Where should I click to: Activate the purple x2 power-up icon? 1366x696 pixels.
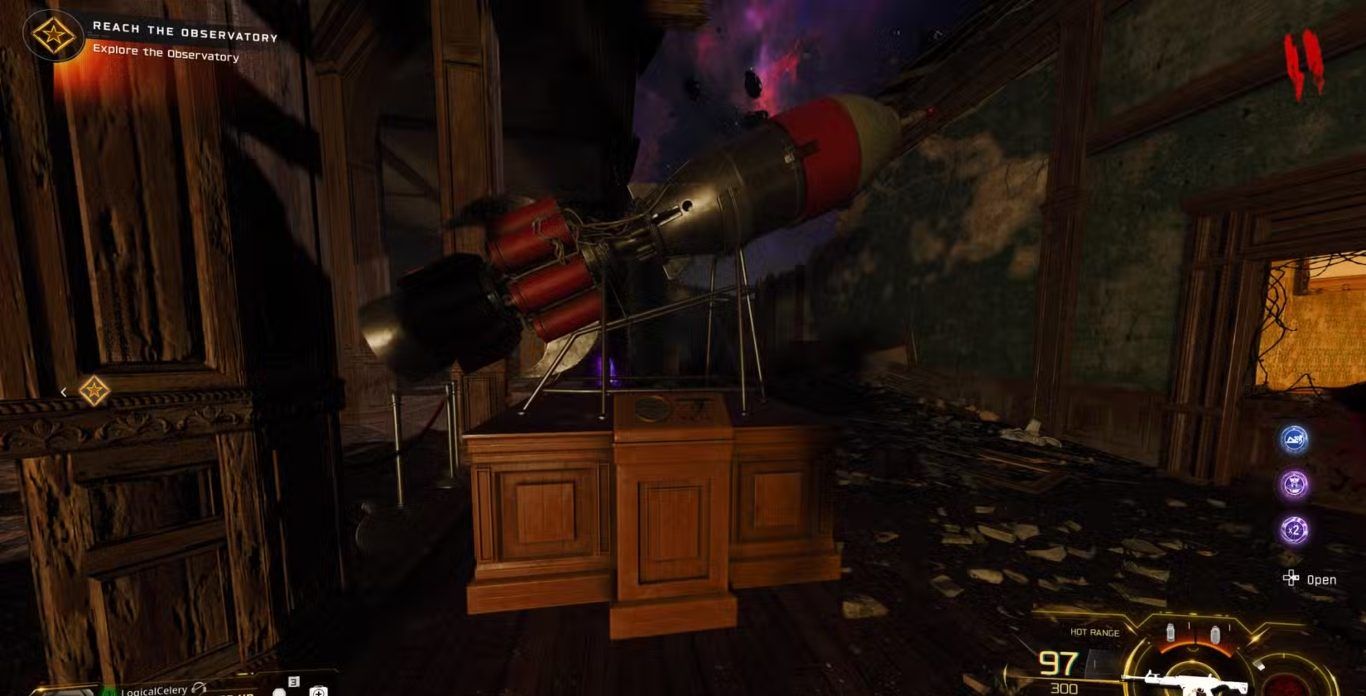pyautogui.click(x=1295, y=530)
